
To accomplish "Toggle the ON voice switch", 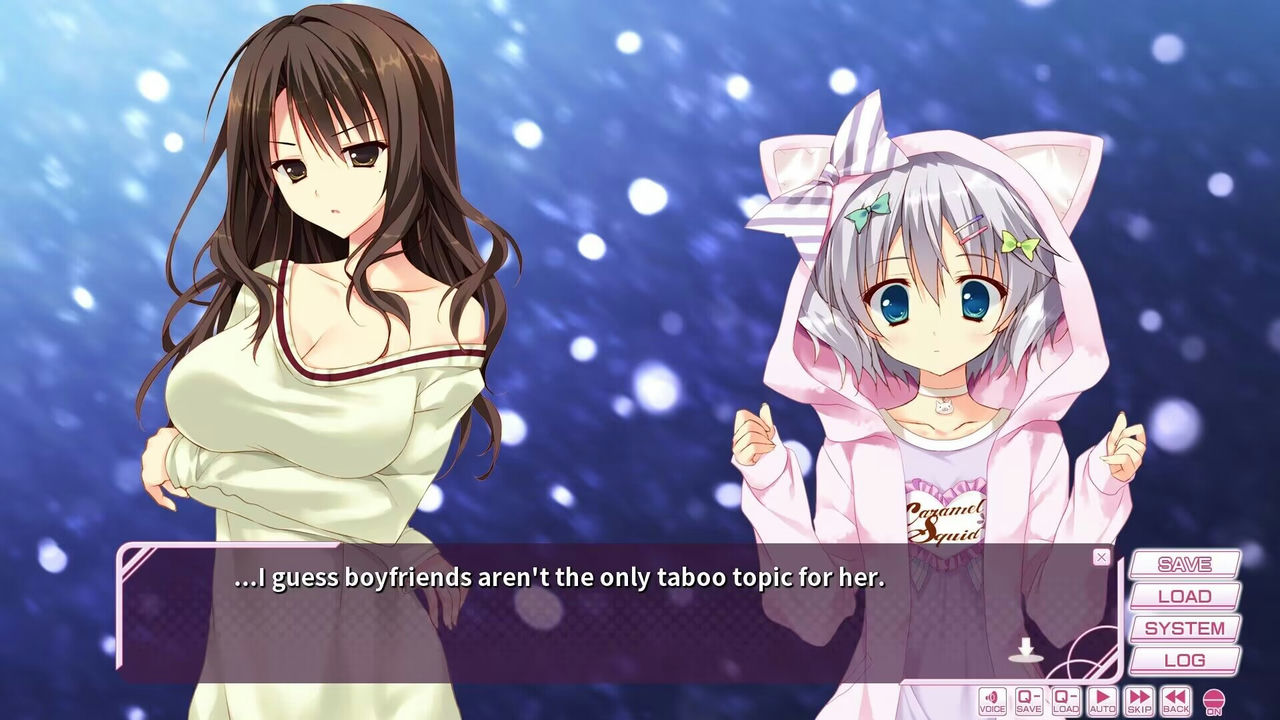I will [x=1214, y=700].
